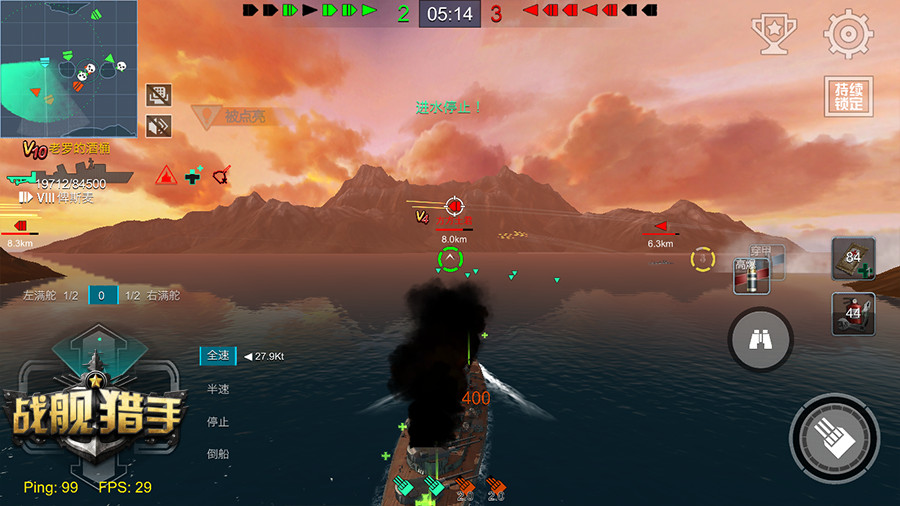
Task: Toggle the 持续锁定 continuous lock button
Action: tap(848, 97)
